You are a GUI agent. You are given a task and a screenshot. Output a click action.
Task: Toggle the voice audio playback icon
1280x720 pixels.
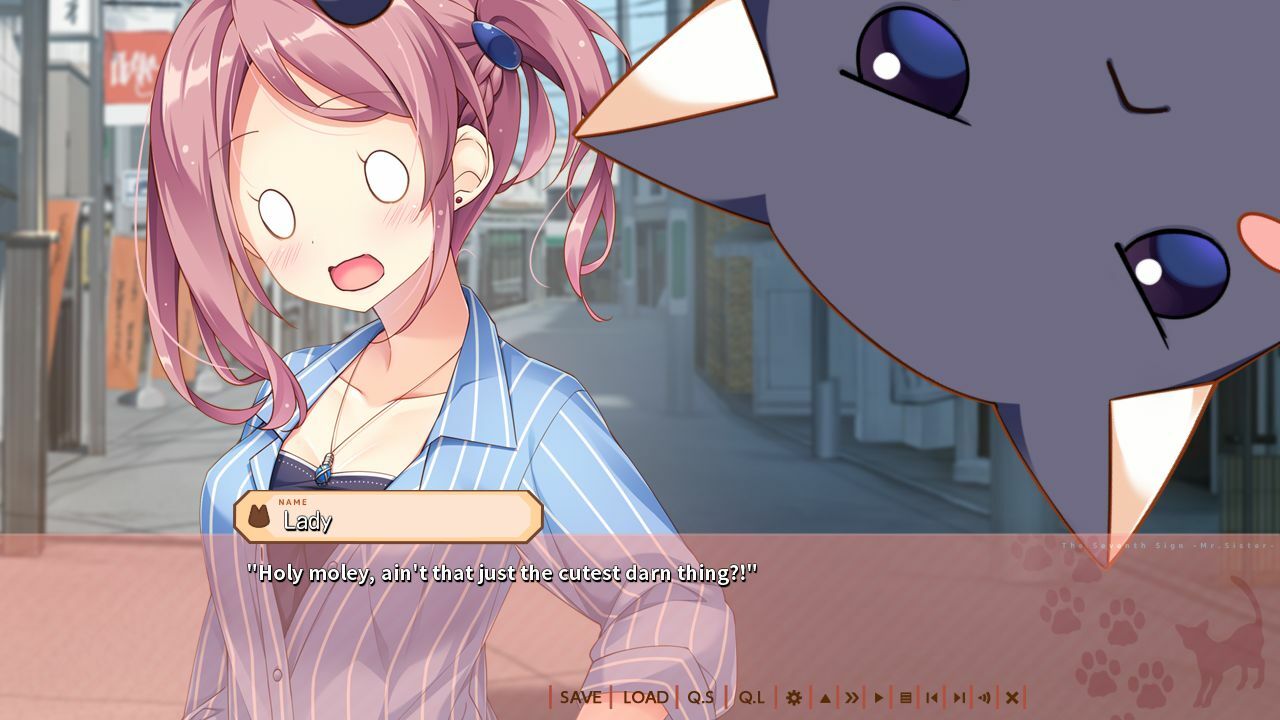click(984, 697)
